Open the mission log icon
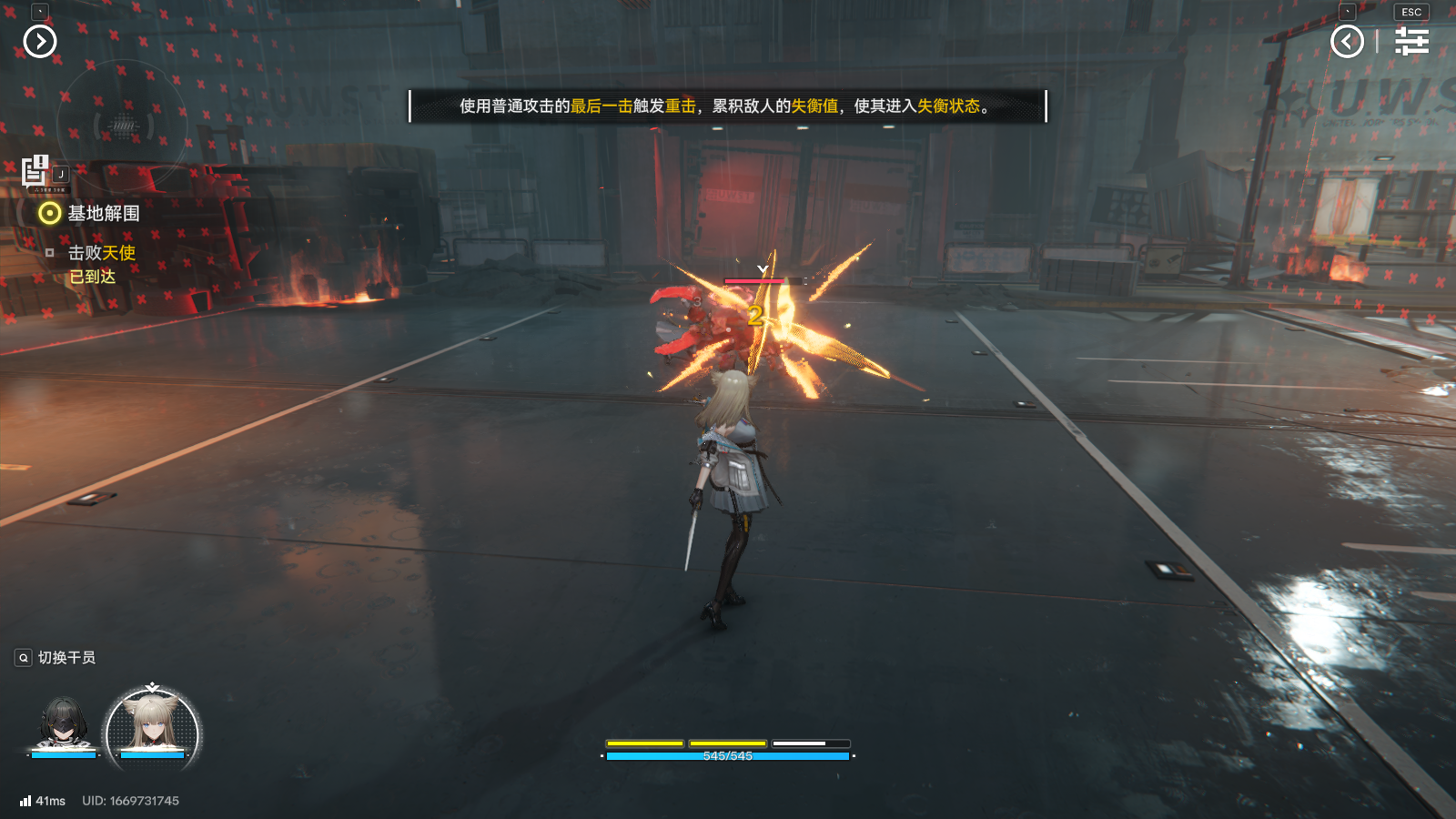The width and height of the screenshot is (1456, 819). tap(35, 170)
